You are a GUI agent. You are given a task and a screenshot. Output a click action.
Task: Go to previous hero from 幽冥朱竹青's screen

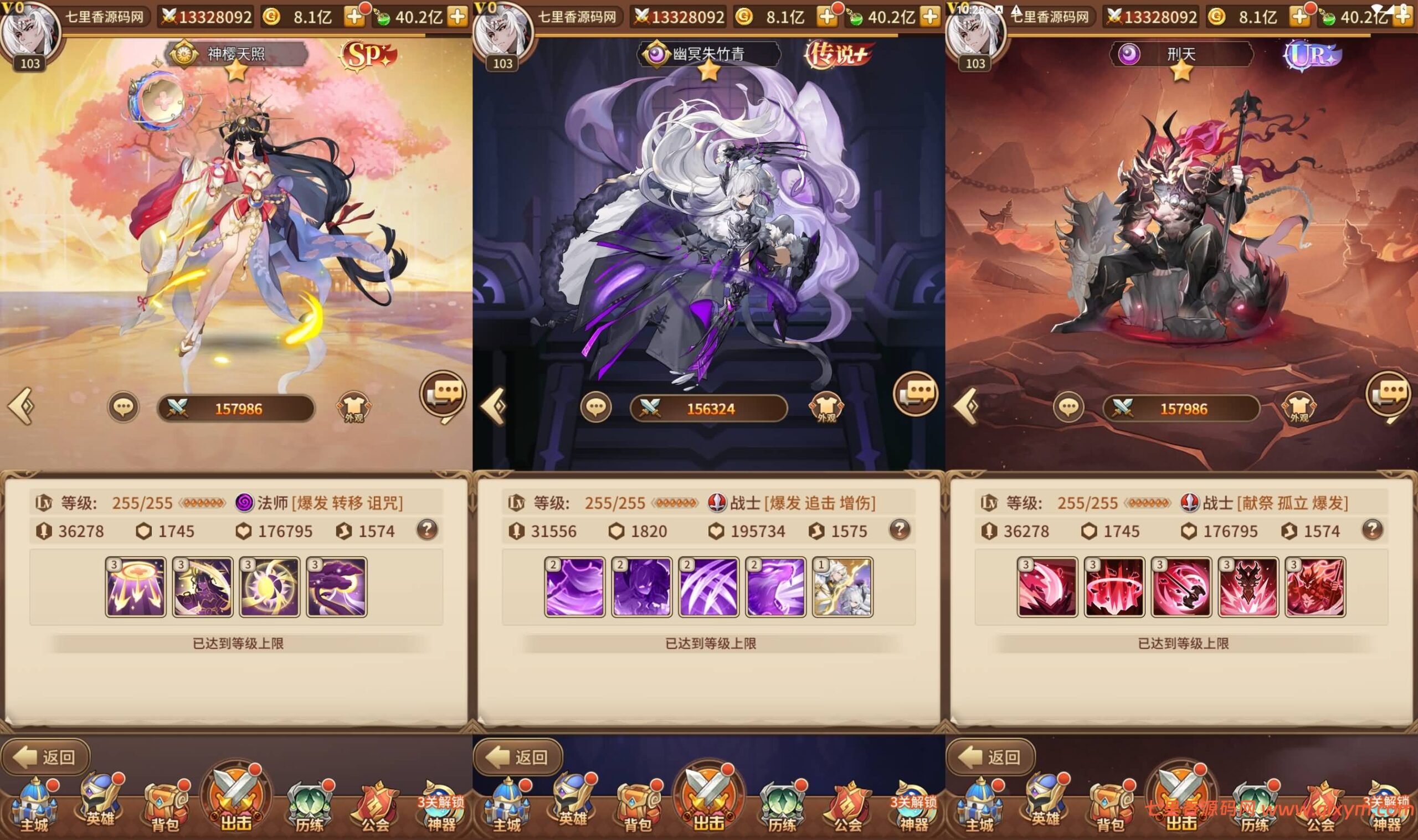click(x=493, y=406)
